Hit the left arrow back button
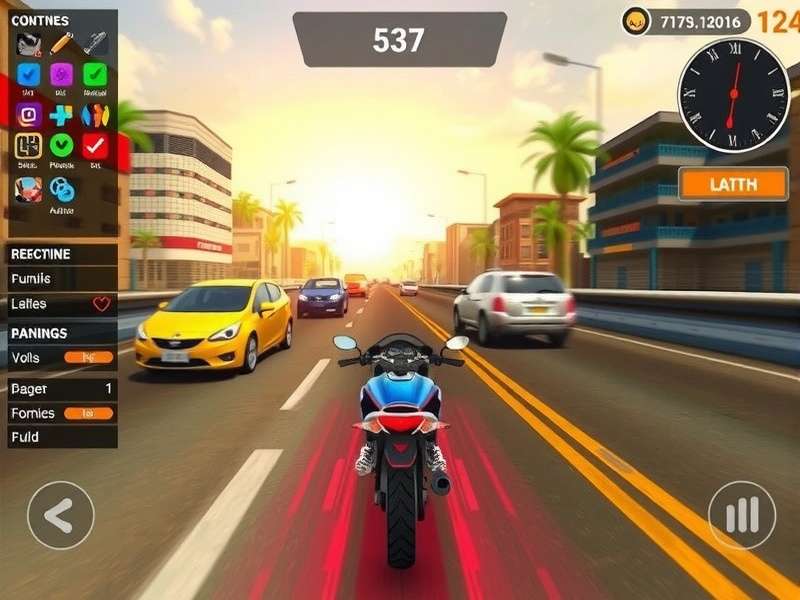The image size is (800, 600). click(61, 515)
